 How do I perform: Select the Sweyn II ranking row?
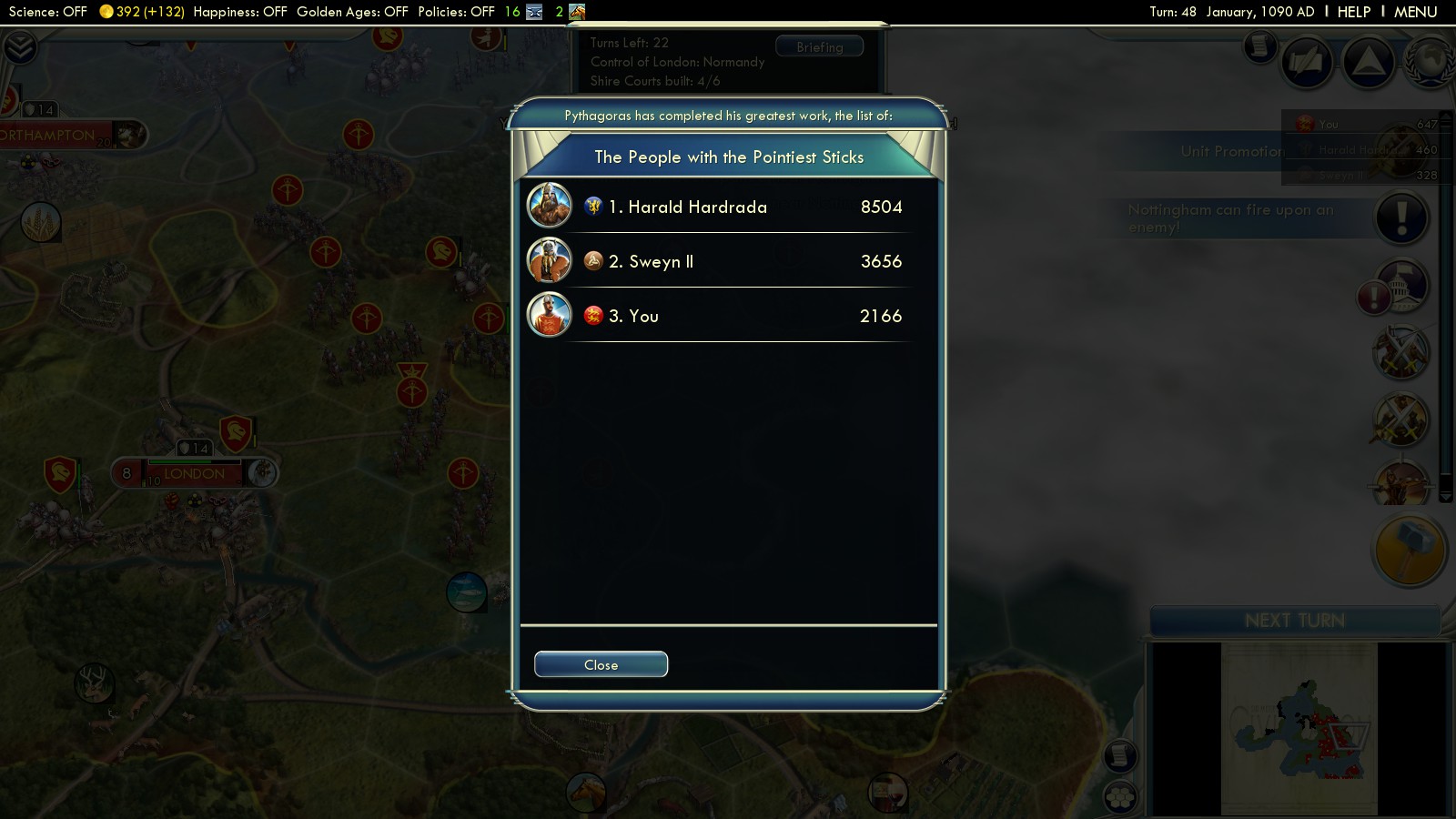[728, 261]
